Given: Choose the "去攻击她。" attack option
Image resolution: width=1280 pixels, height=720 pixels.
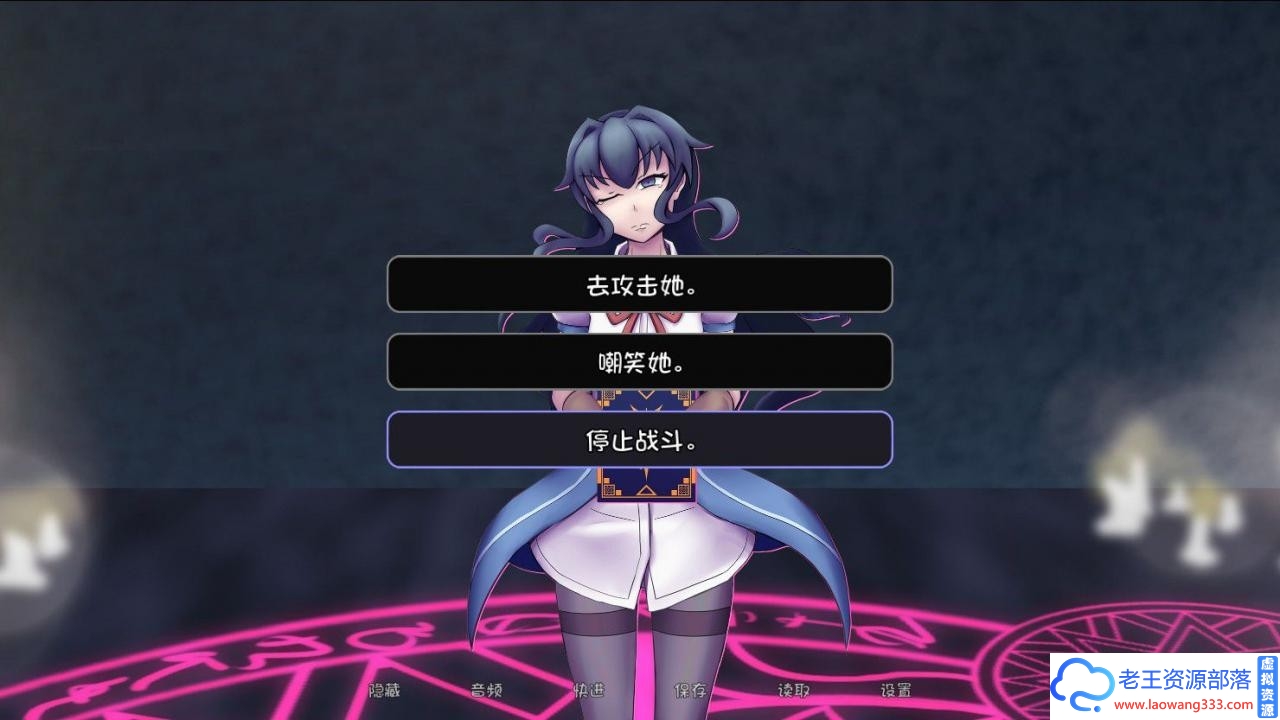Looking at the screenshot, I should 639,284.
